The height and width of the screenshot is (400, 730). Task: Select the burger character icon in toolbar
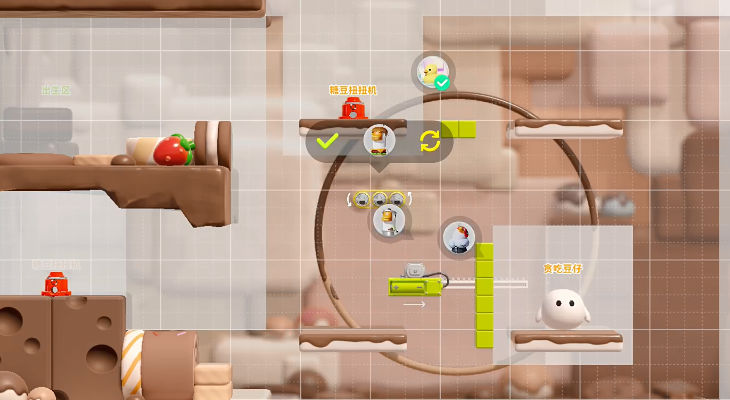tap(379, 140)
